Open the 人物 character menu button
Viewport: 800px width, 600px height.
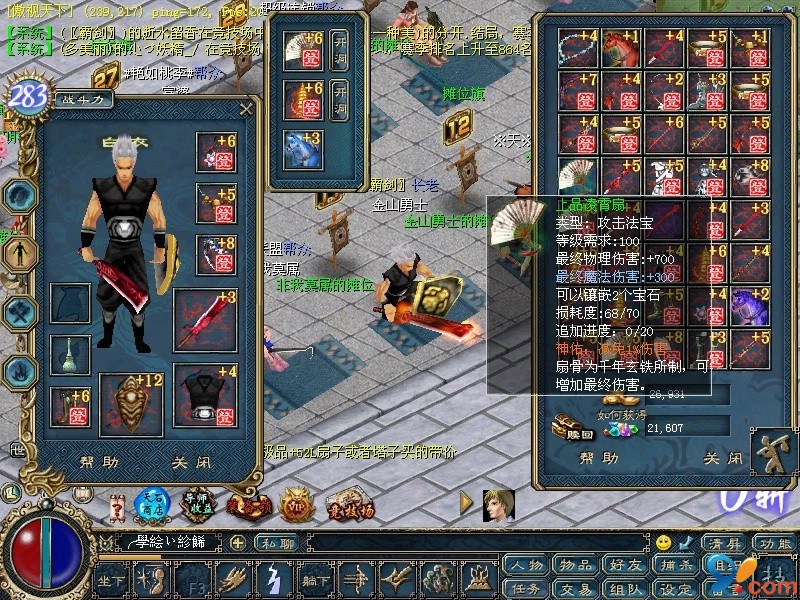[524, 566]
